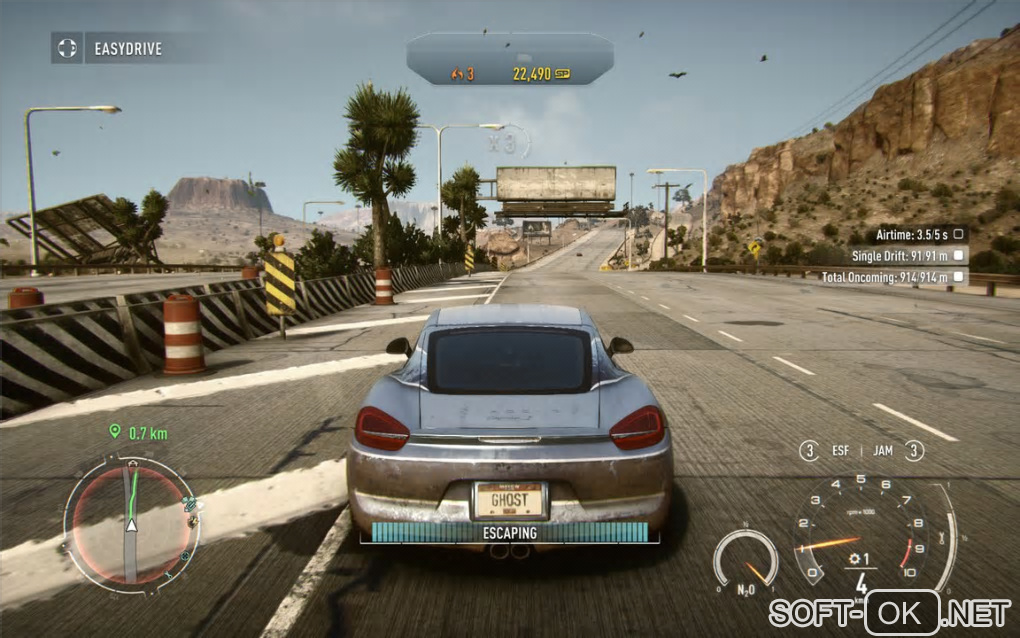Toggle the Single Drift objective checkbox
1020x638 pixels.
[958, 255]
